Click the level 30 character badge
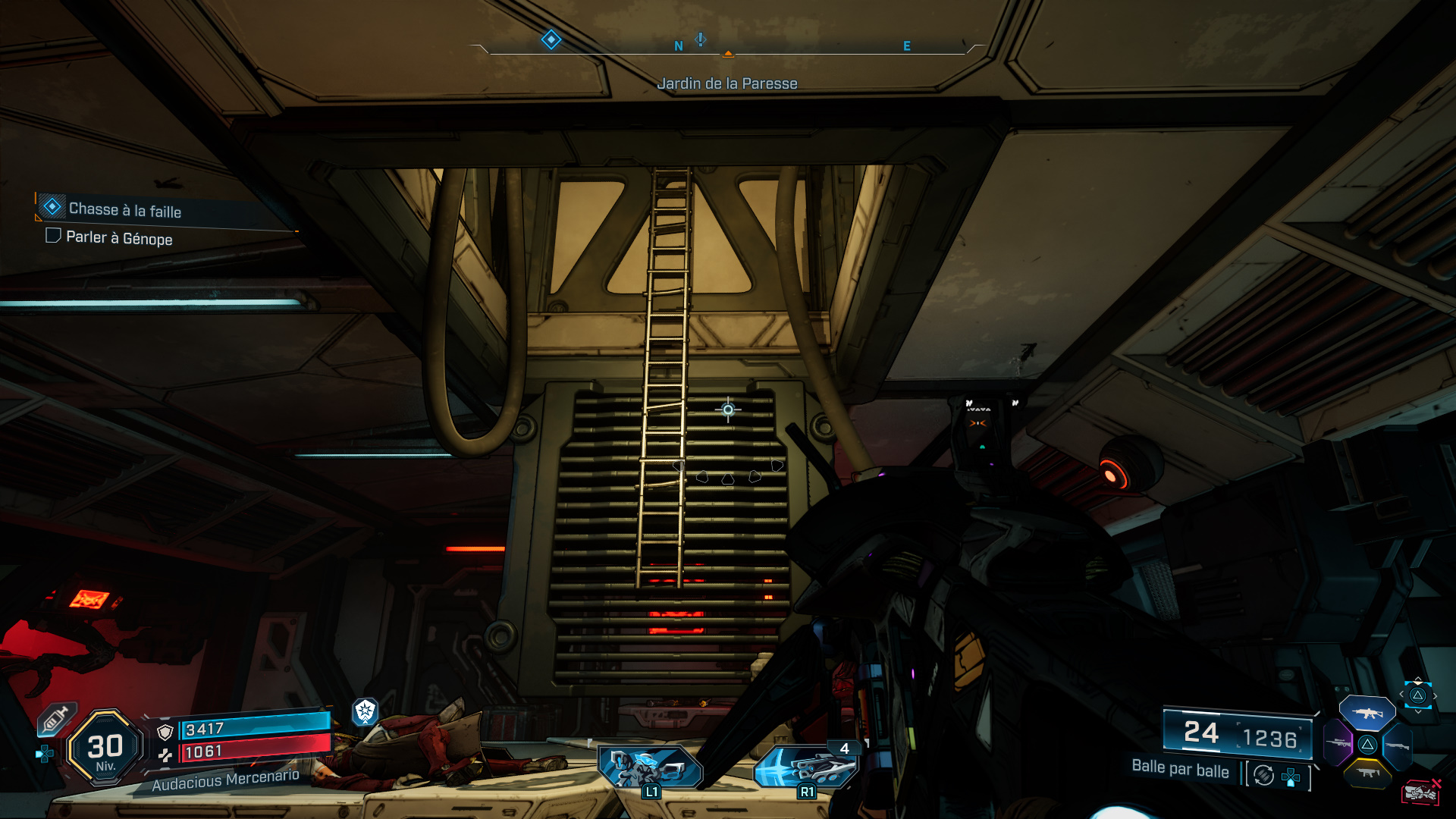Viewport: 1456px width, 819px height. (105, 748)
